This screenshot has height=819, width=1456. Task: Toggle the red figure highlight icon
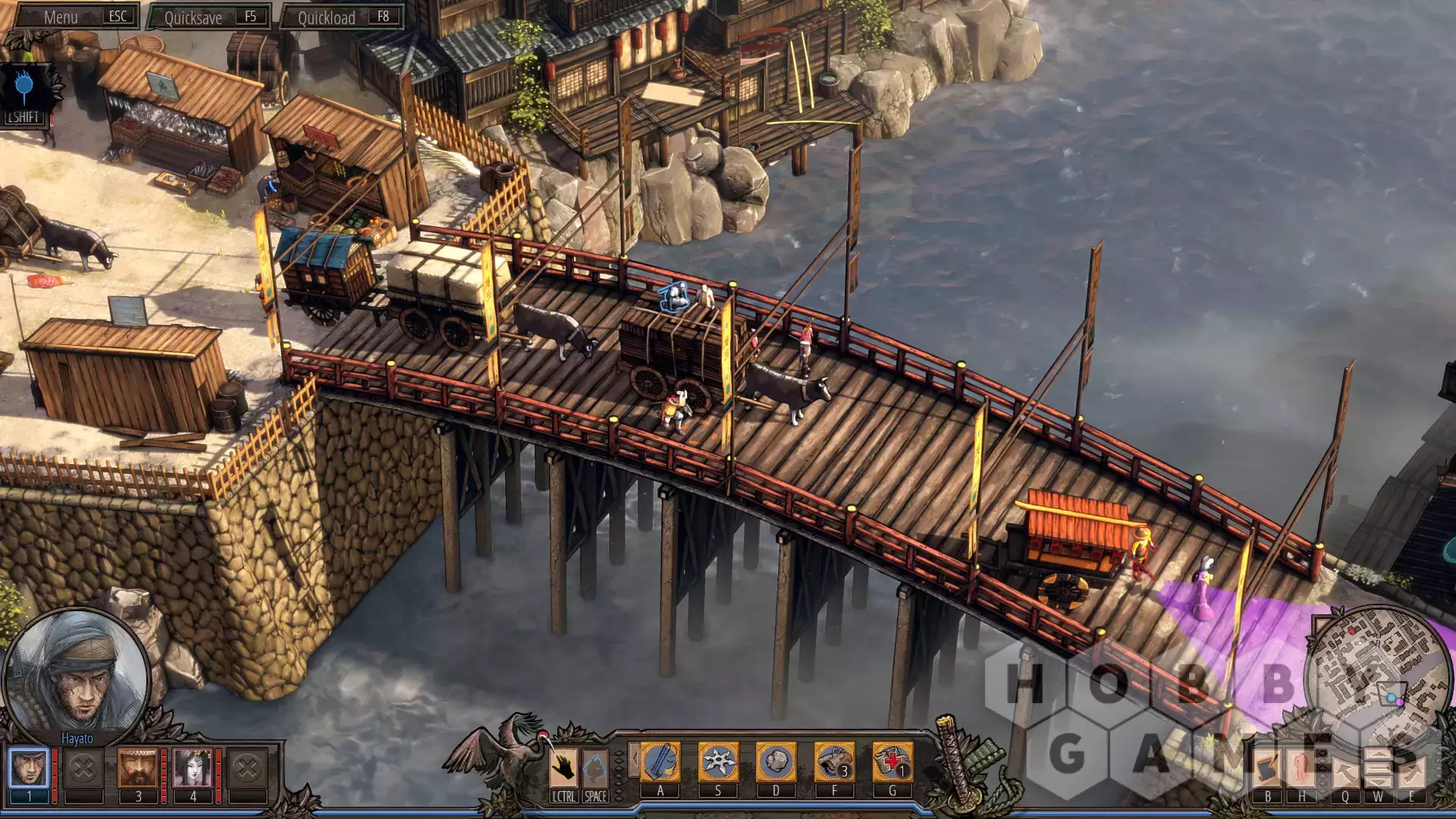pyautogui.click(x=1302, y=769)
